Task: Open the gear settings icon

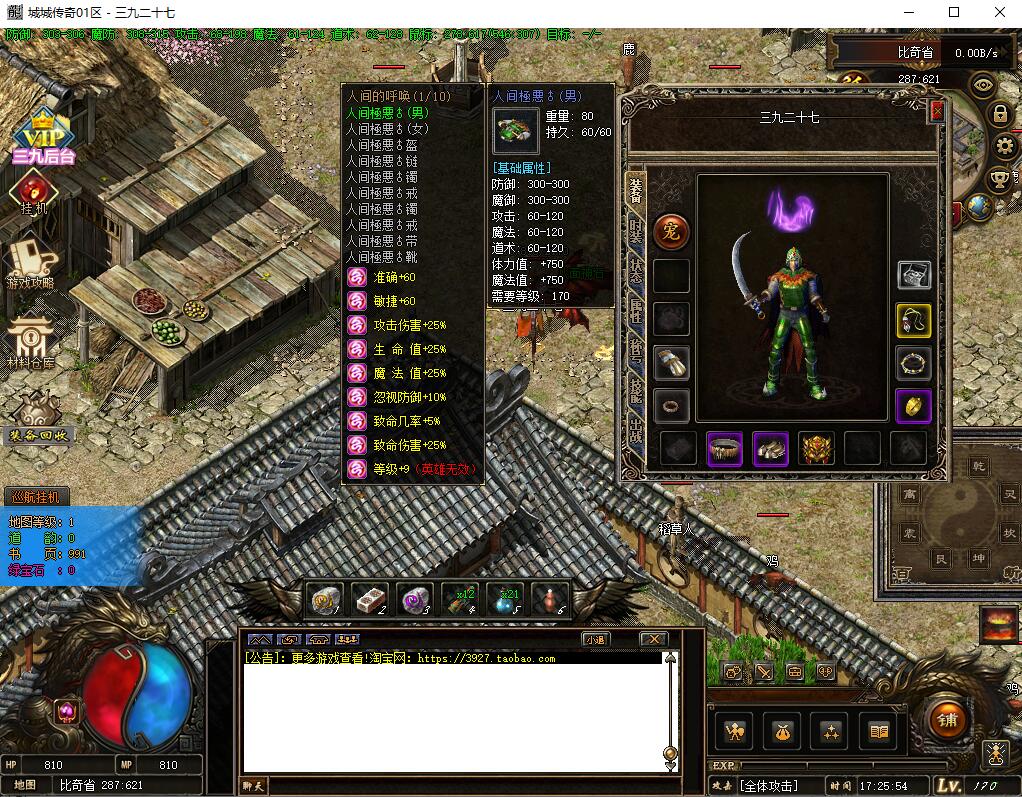Action: coord(1004,146)
